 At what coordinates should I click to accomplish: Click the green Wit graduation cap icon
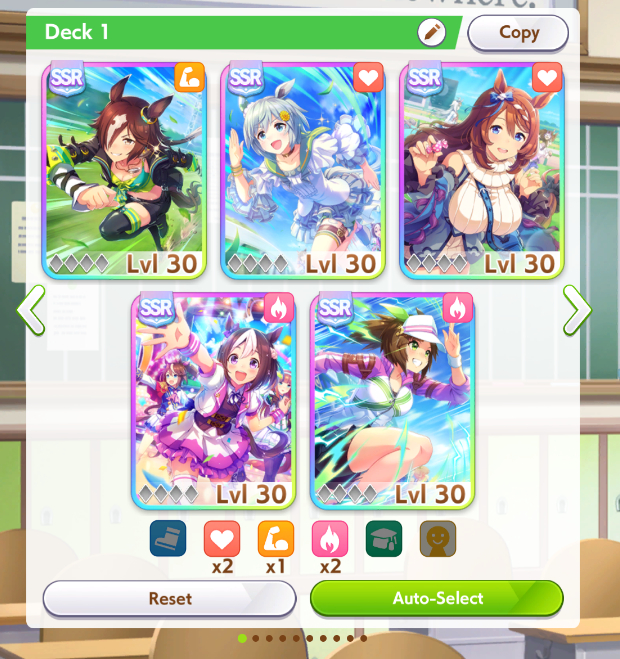(x=384, y=538)
